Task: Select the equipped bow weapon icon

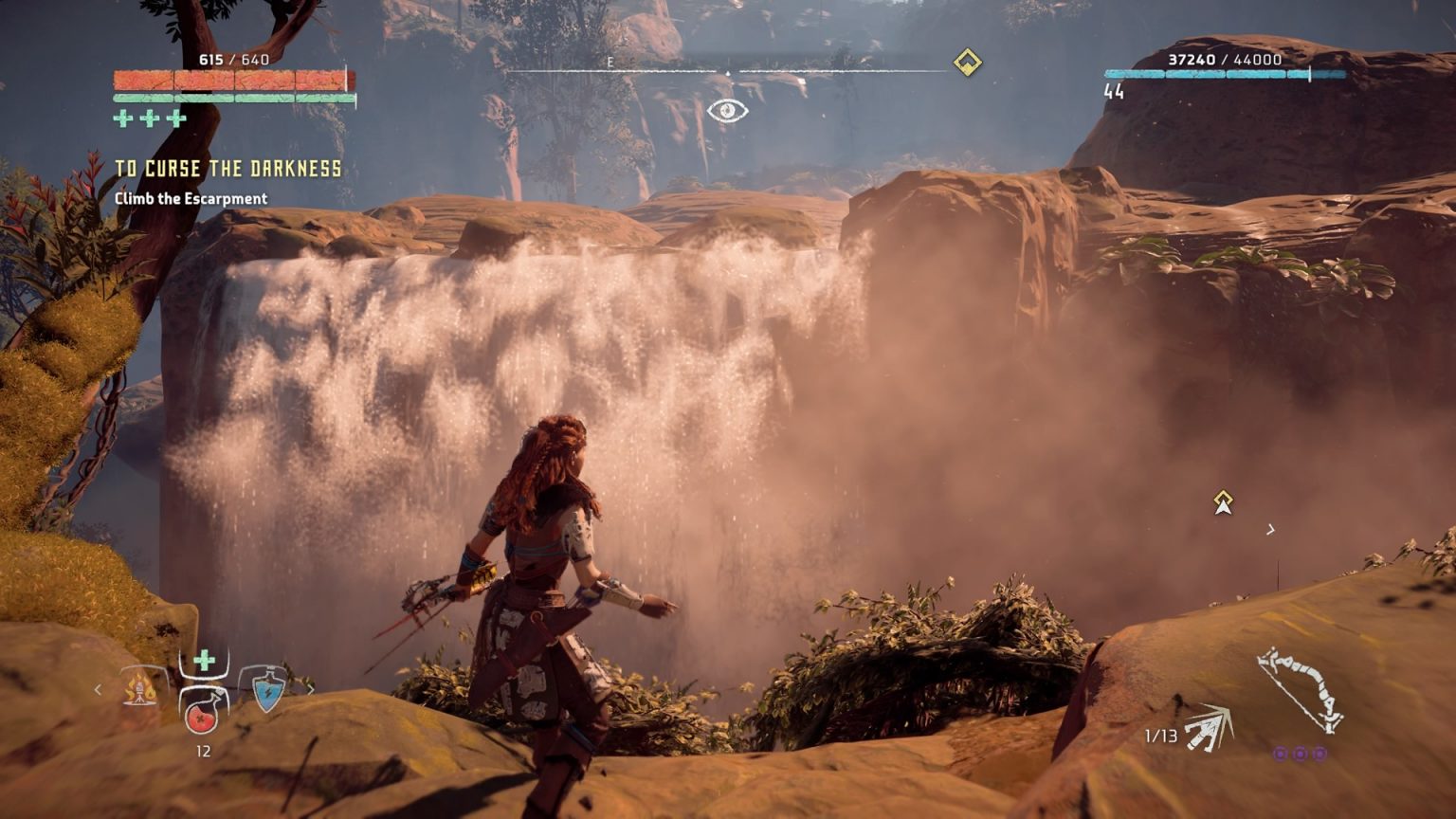Action: (x=1301, y=690)
